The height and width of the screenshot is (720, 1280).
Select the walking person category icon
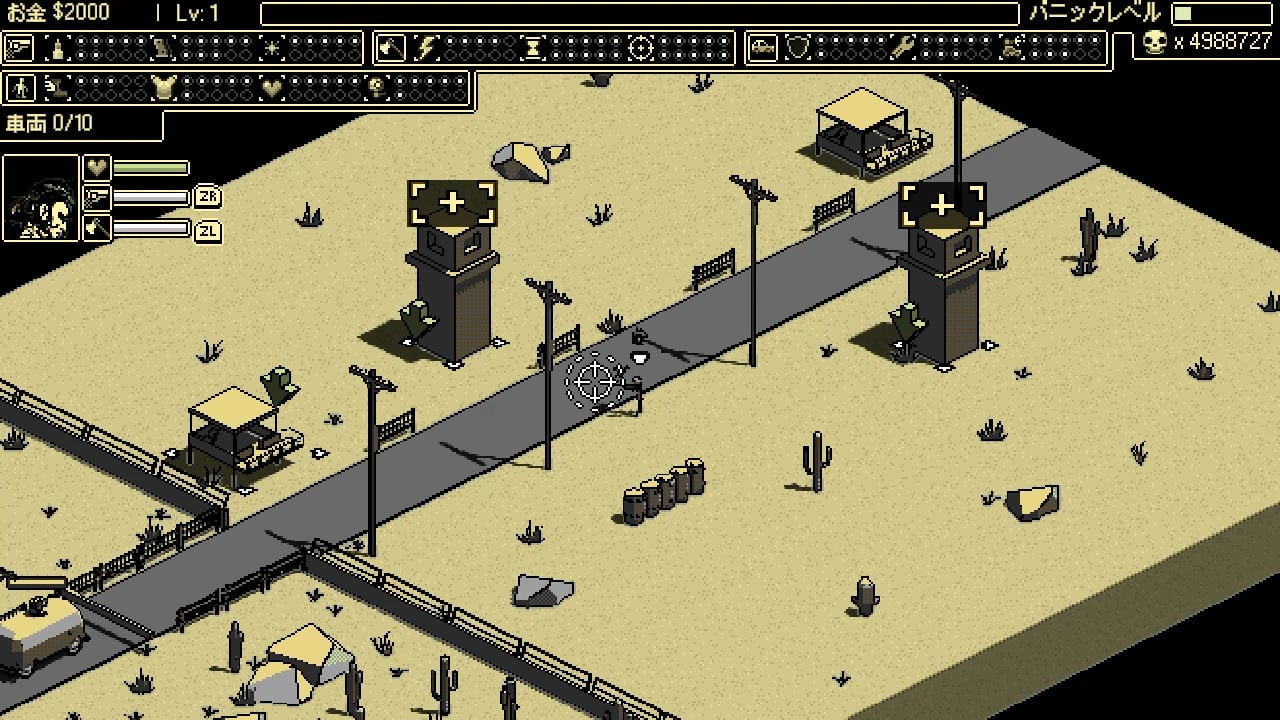[19, 88]
